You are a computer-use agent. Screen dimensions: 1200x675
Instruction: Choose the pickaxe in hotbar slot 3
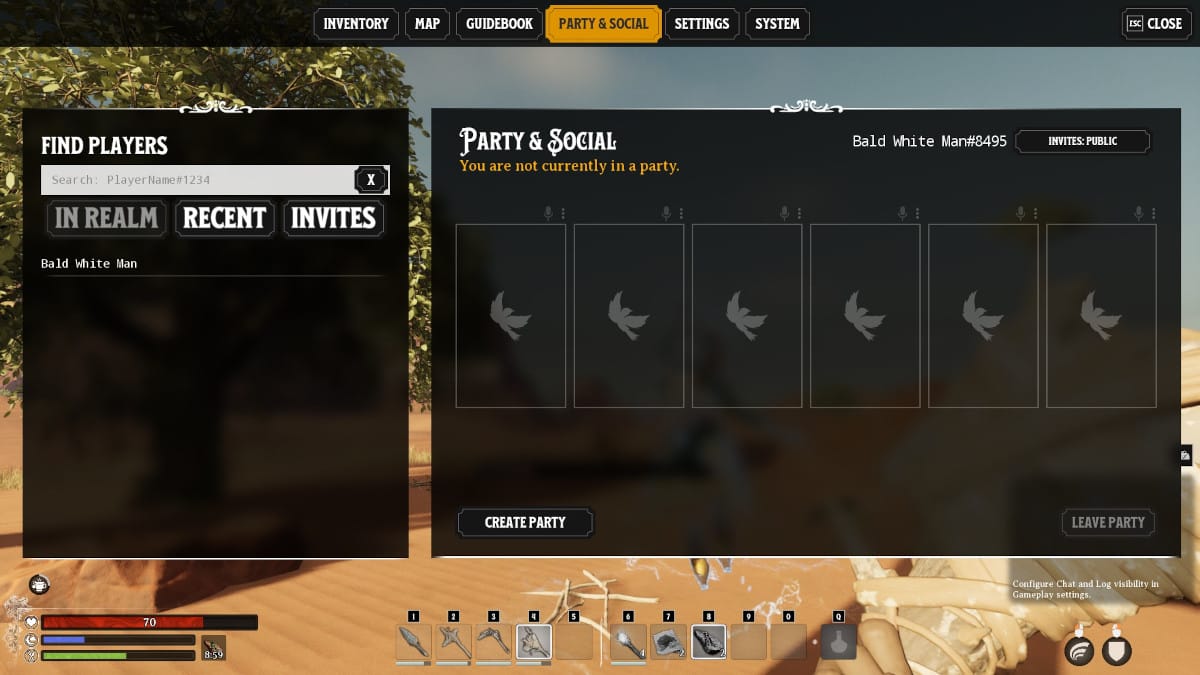[x=493, y=641]
